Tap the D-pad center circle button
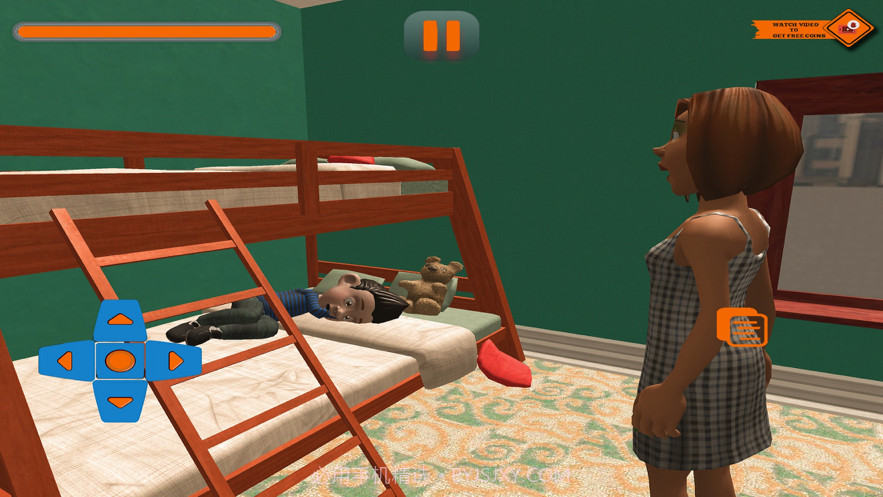The width and height of the screenshot is (883, 497). 120,361
